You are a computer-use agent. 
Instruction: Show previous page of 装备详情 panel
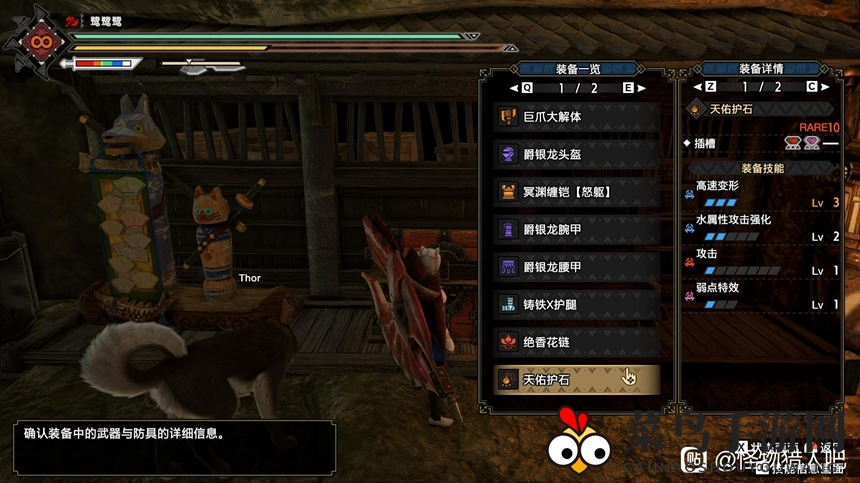(709, 87)
